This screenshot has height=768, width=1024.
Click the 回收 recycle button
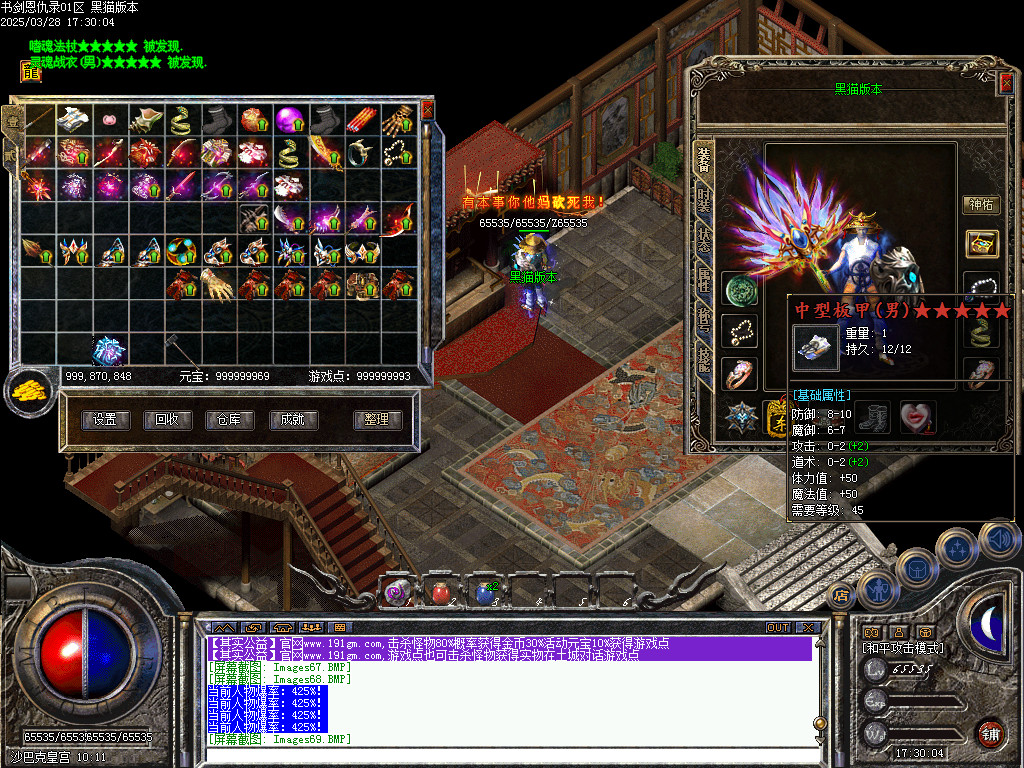pyautogui.click(x=167, y=420)
